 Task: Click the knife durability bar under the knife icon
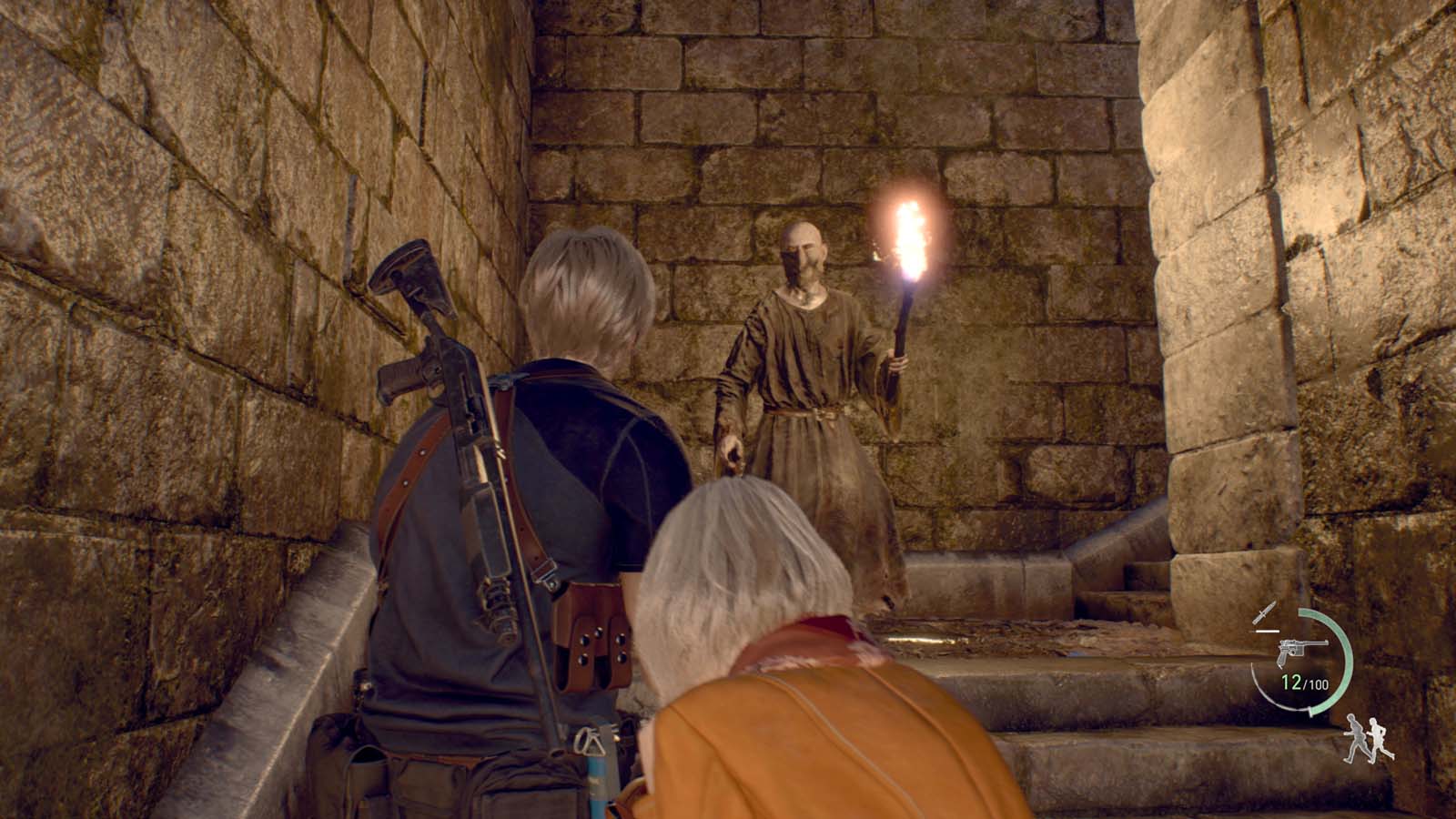click(1268, 630)
